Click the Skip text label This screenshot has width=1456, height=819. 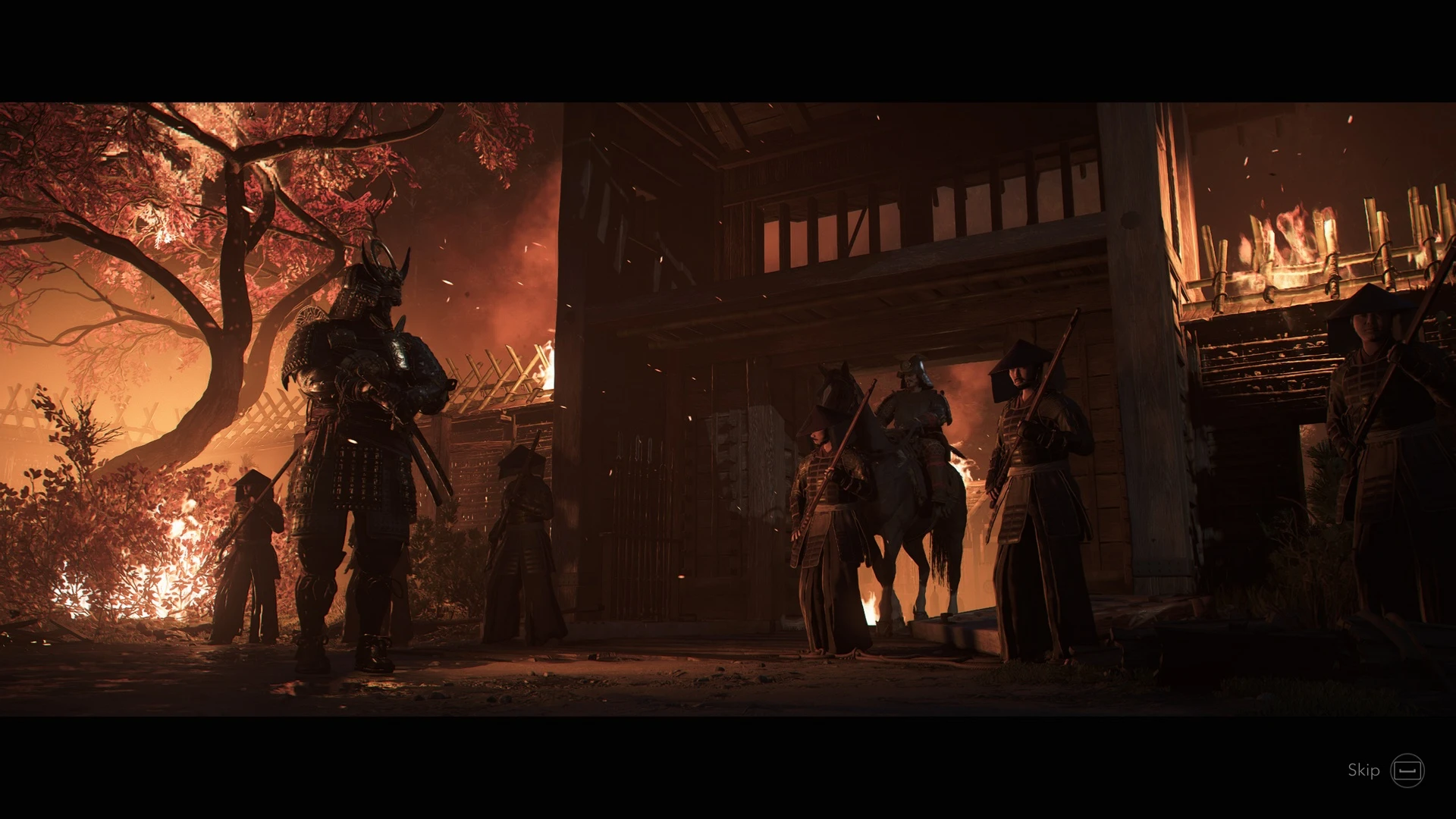pos(1365,771)
